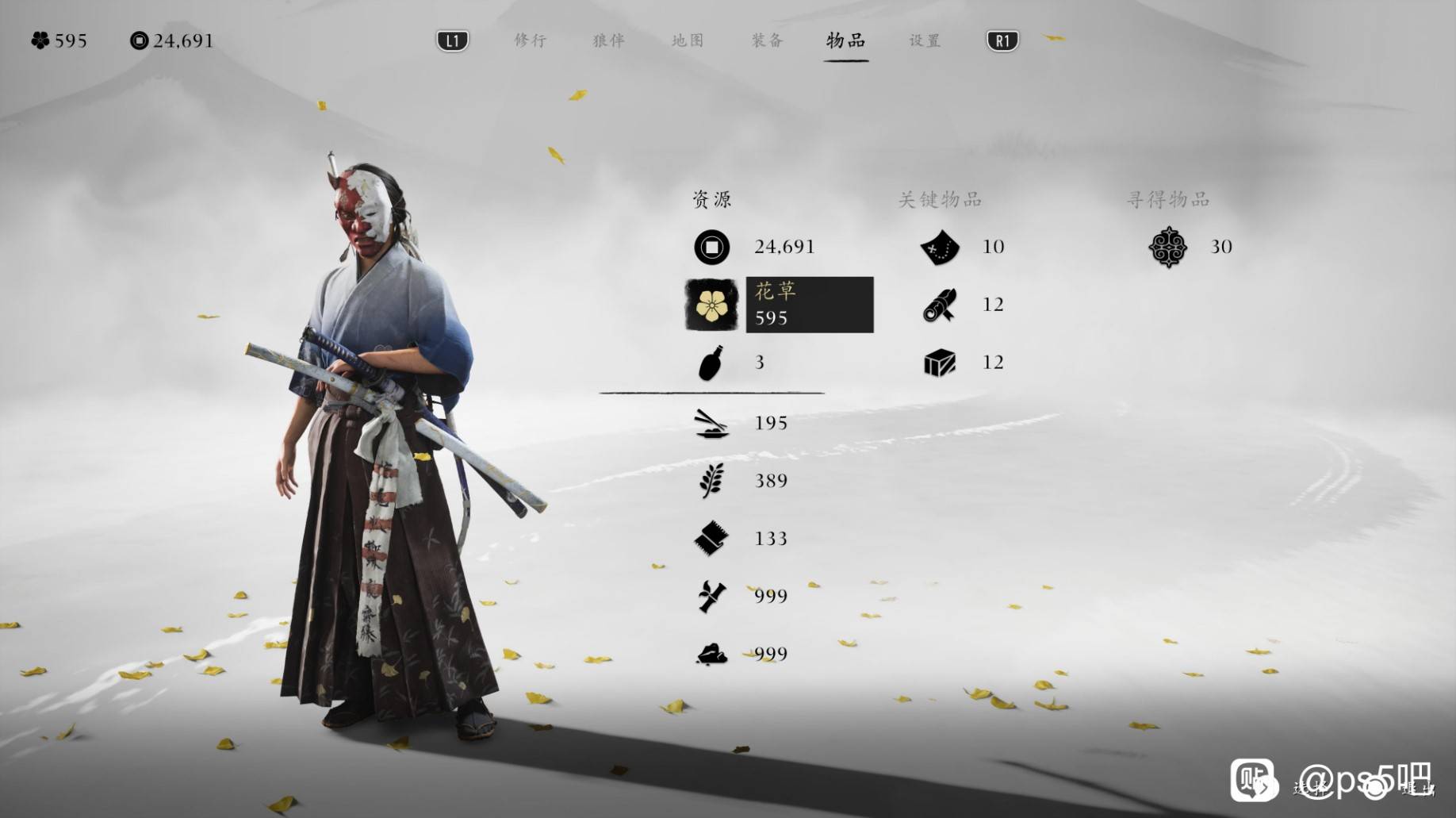Image resolution: width=1456 pixels, height=818 pixels.
Task: Open the ornate emblem found item
Action: [x=1167, y=247]
